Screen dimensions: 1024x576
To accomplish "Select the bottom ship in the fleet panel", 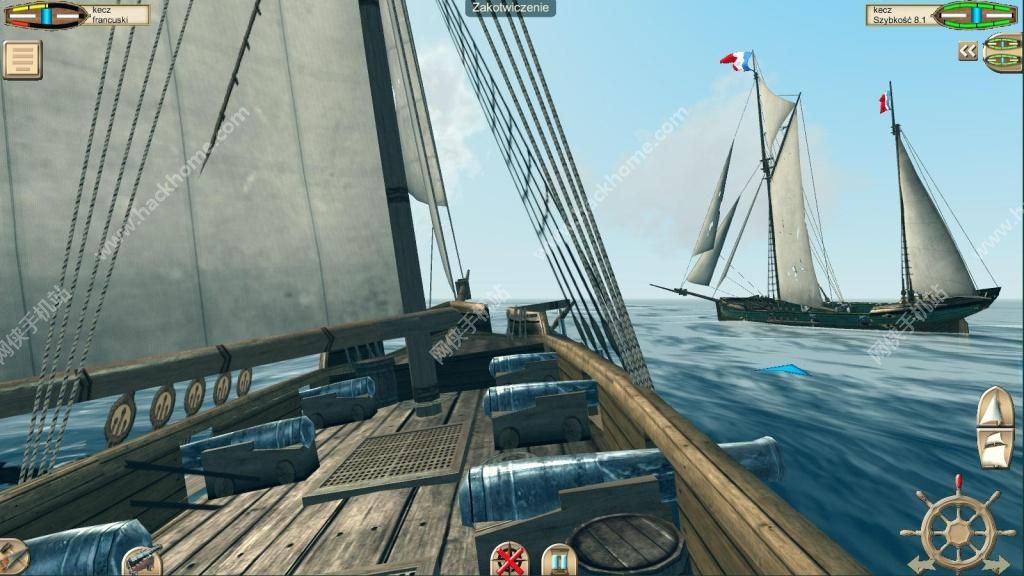I will 1003,62.
